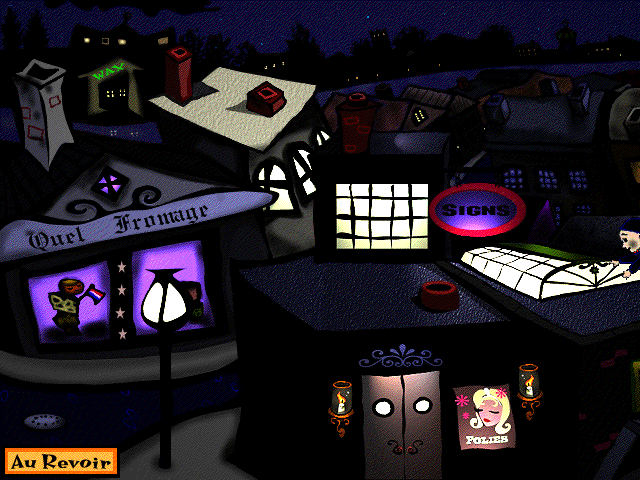Click the Au Revoir exit button
The width and height of the screenshot is (640, 480).
pyautogui.click(x=61, y=462)
